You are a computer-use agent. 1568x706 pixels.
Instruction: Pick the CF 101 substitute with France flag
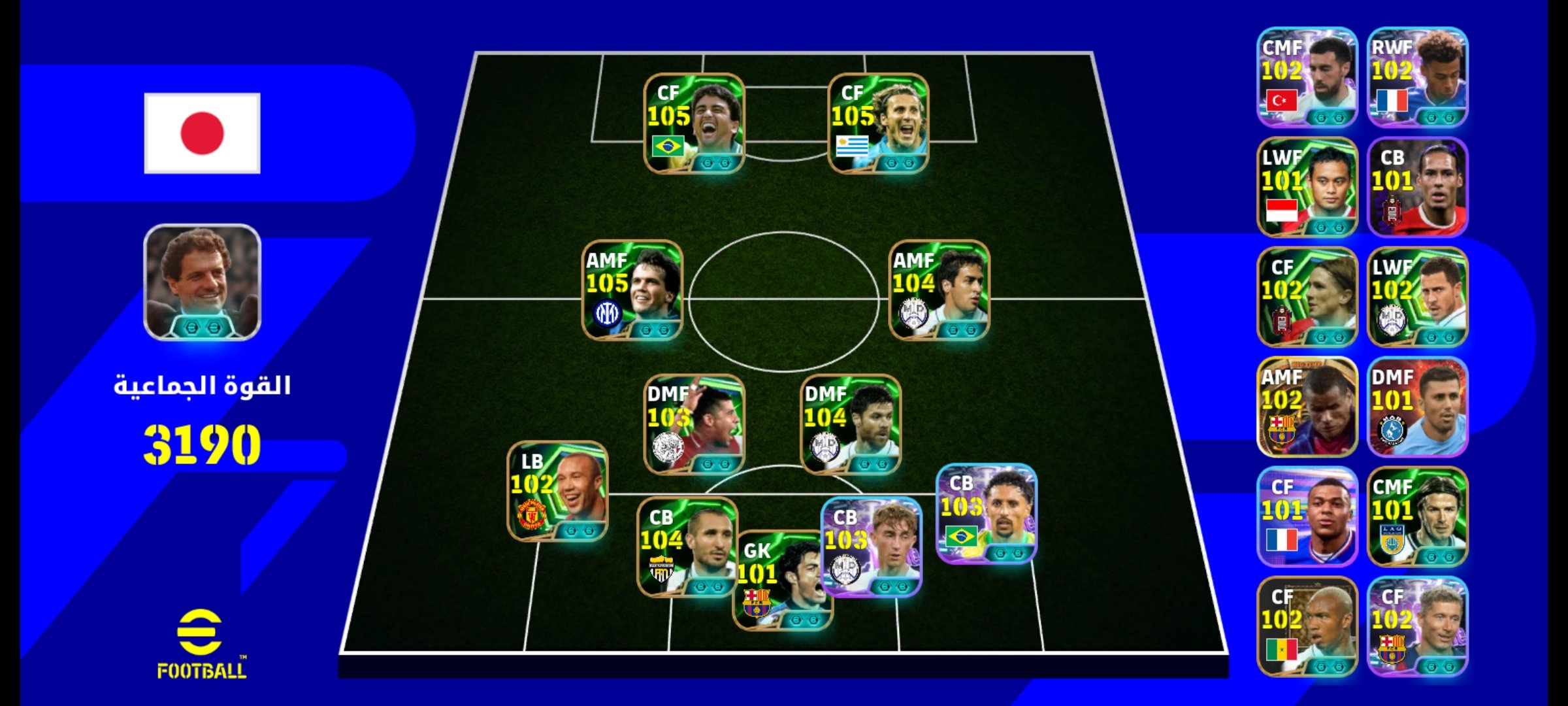click(1307, 516)
